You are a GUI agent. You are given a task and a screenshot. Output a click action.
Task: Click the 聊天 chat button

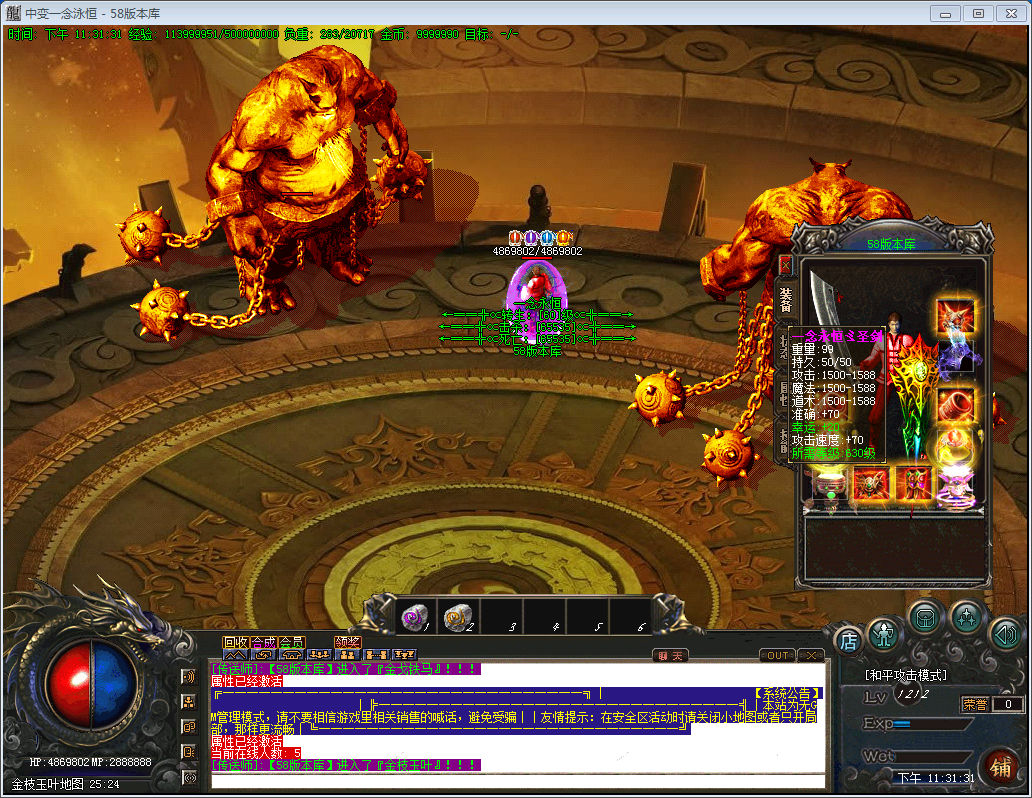(670, 655)
